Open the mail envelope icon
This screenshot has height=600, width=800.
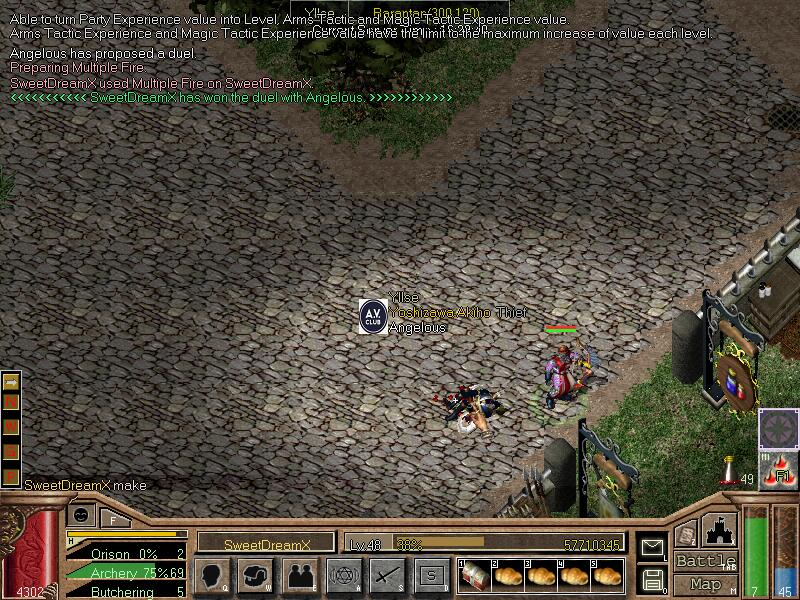coord(652,547)
